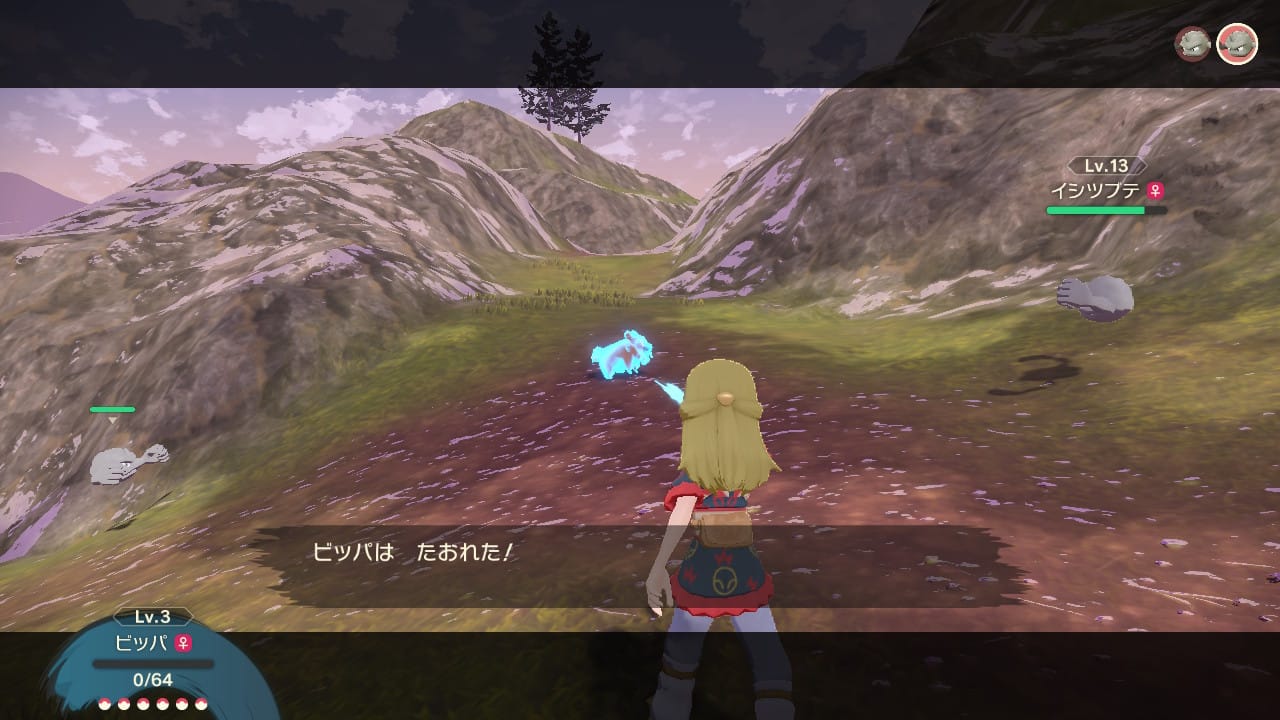Viewport: 1280px width, 720px height.
Task: Select the highlighted Geodude turn-order icon
Action: pyautogui.click(x=1237, y=44)
